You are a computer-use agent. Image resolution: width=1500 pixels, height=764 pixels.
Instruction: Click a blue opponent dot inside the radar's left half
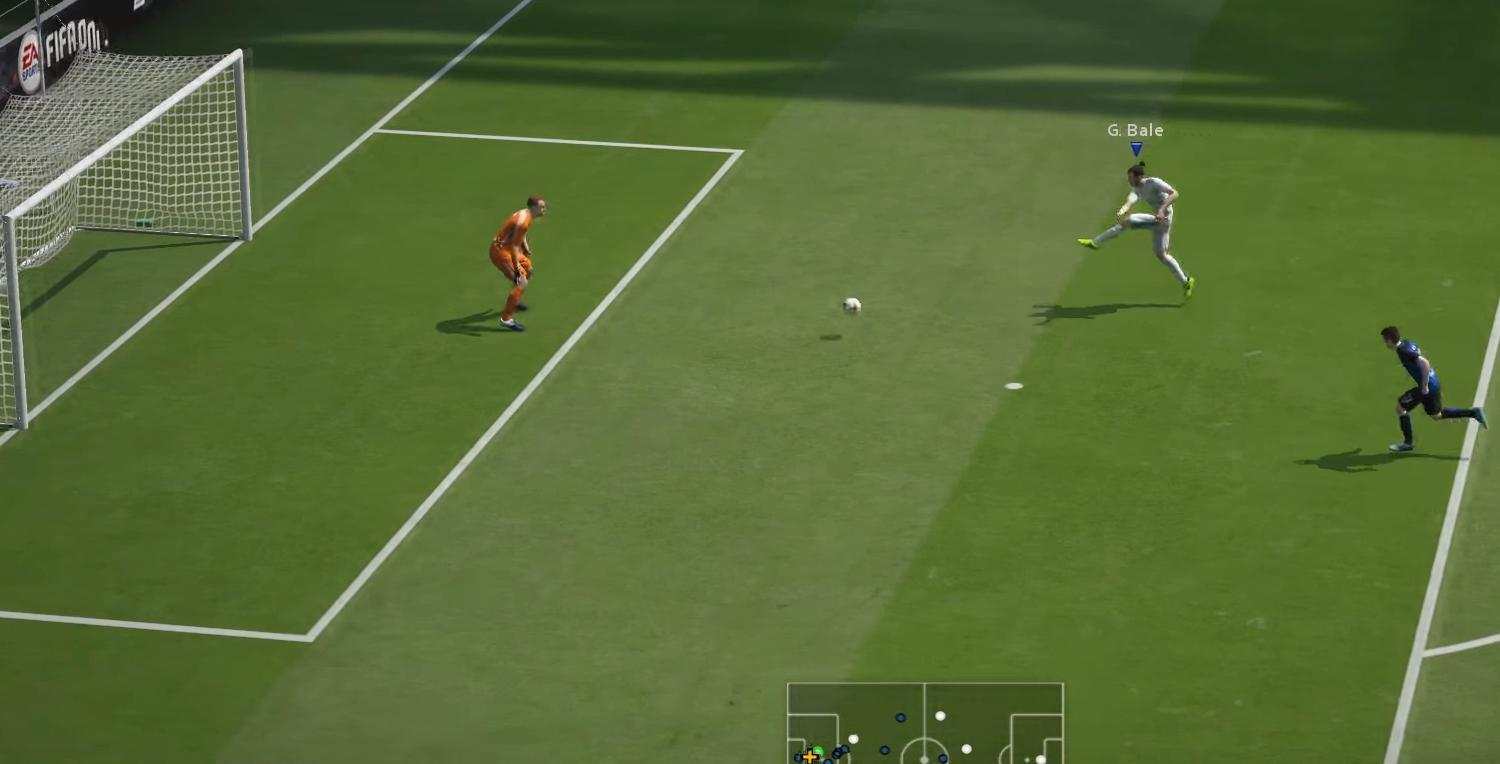pos(900,718)
